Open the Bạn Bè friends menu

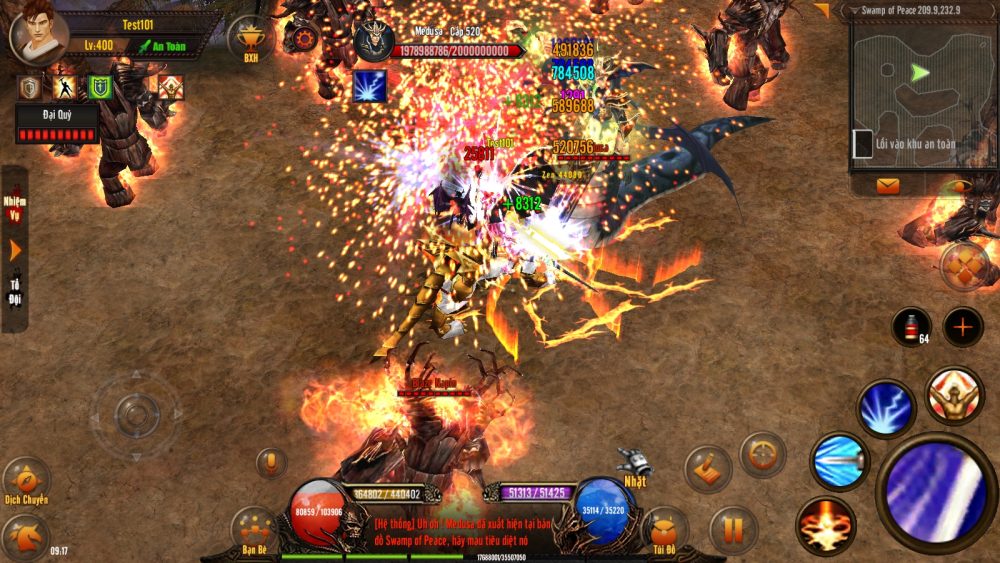[254, 529]
